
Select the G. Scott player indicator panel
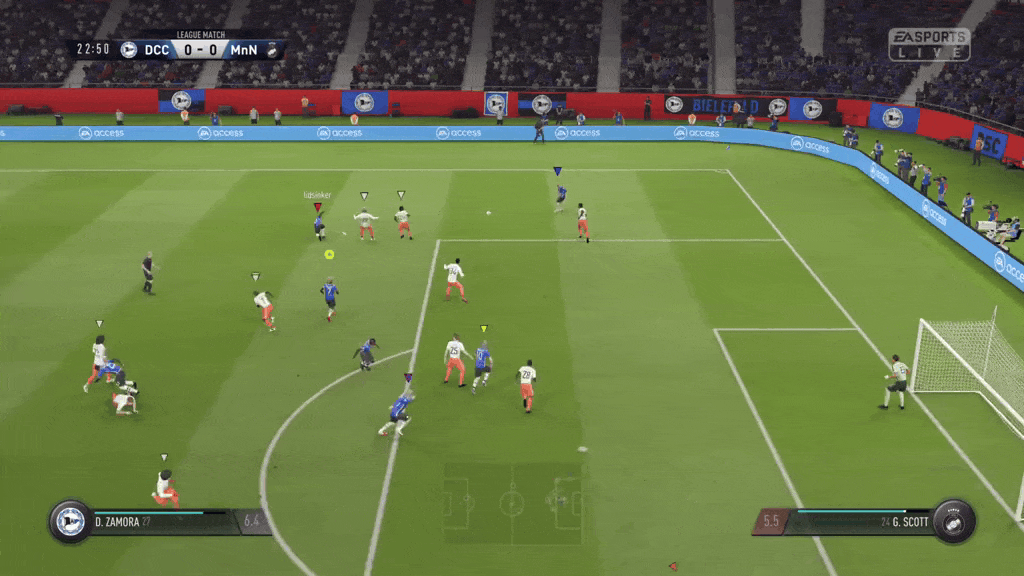(x=864, y=521)
